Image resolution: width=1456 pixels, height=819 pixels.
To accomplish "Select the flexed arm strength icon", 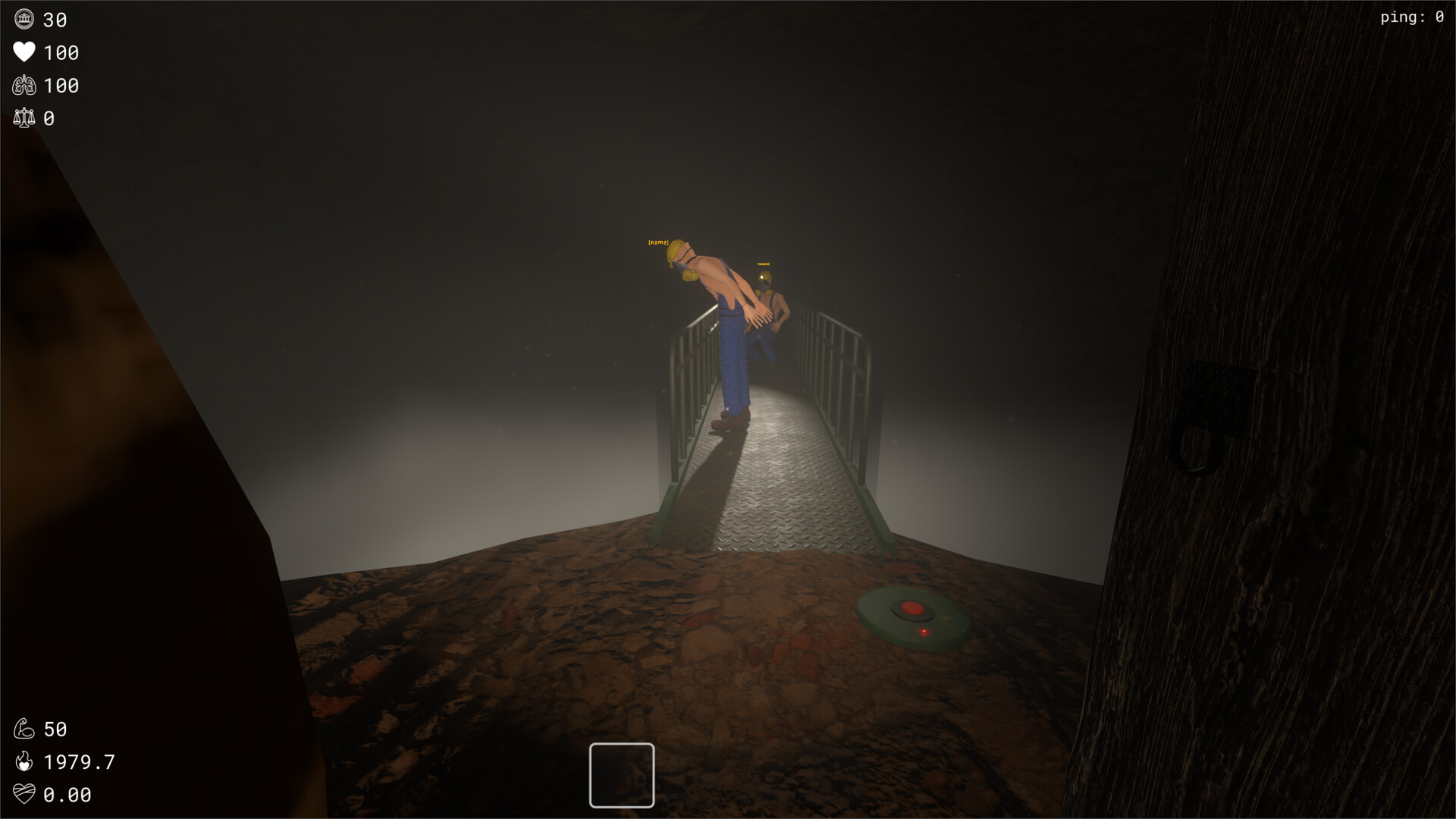I will pos(24,728).
